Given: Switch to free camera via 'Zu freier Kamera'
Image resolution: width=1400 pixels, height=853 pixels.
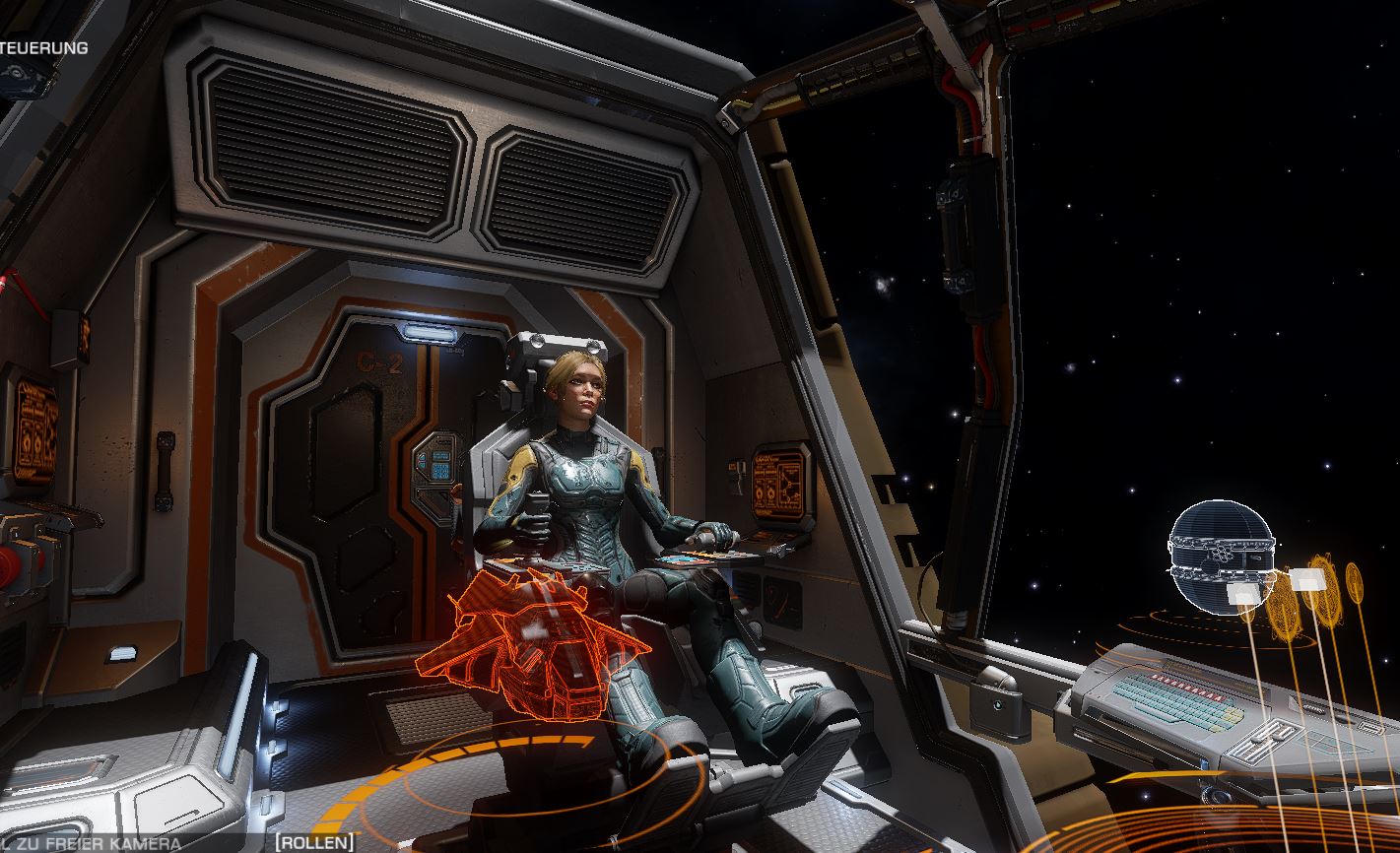Looking at the screenshot, I should click(x=97, y=844).
